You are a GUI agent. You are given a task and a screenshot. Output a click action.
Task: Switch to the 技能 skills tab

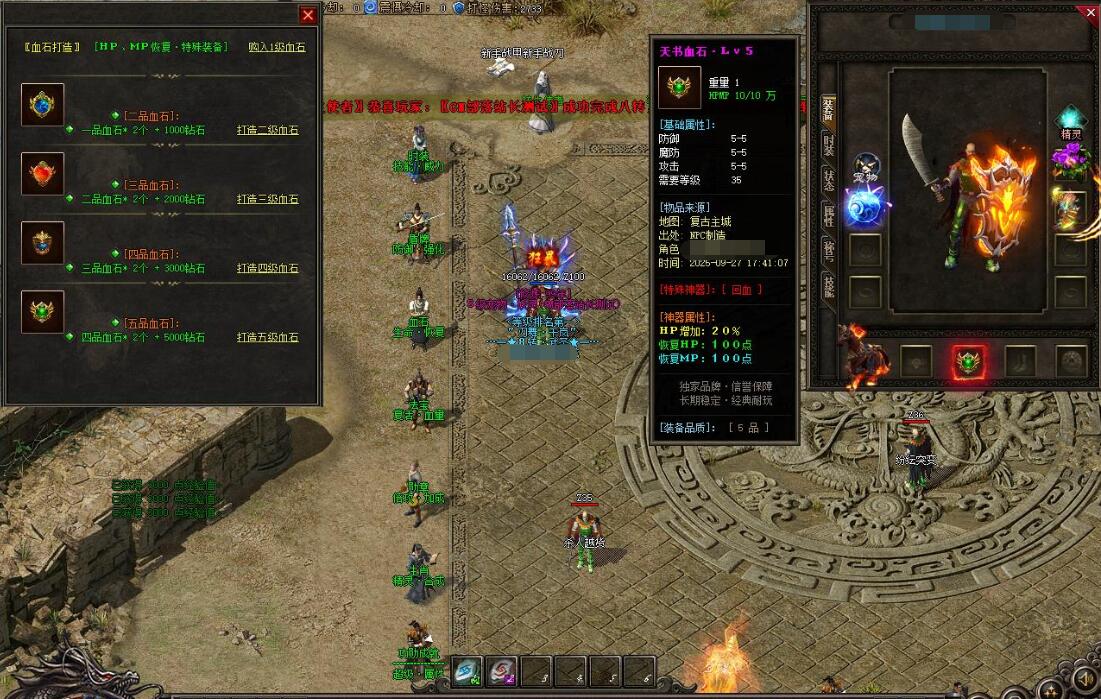828,286
